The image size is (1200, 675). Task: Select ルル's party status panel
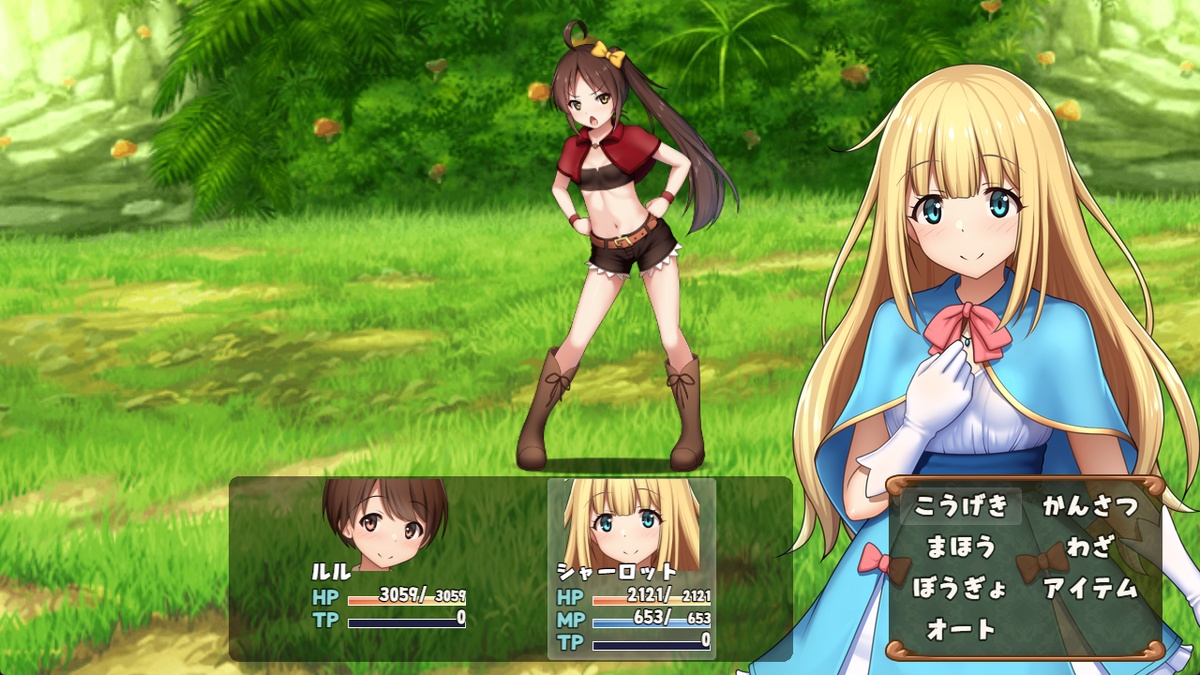pos(388,568)
